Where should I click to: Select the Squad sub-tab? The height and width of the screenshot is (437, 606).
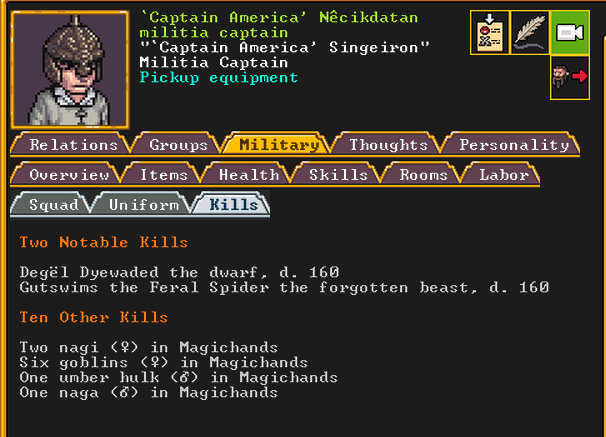(53, 205)
